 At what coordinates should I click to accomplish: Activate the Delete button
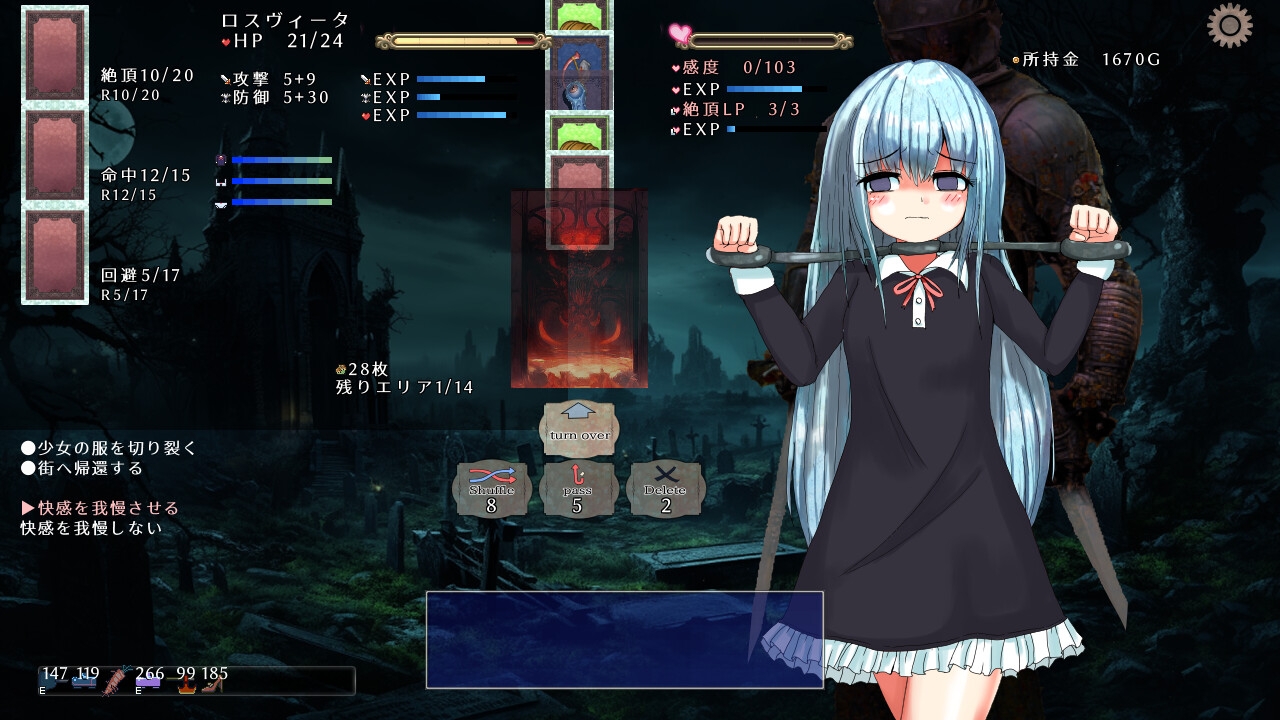[x=665, y=490]
